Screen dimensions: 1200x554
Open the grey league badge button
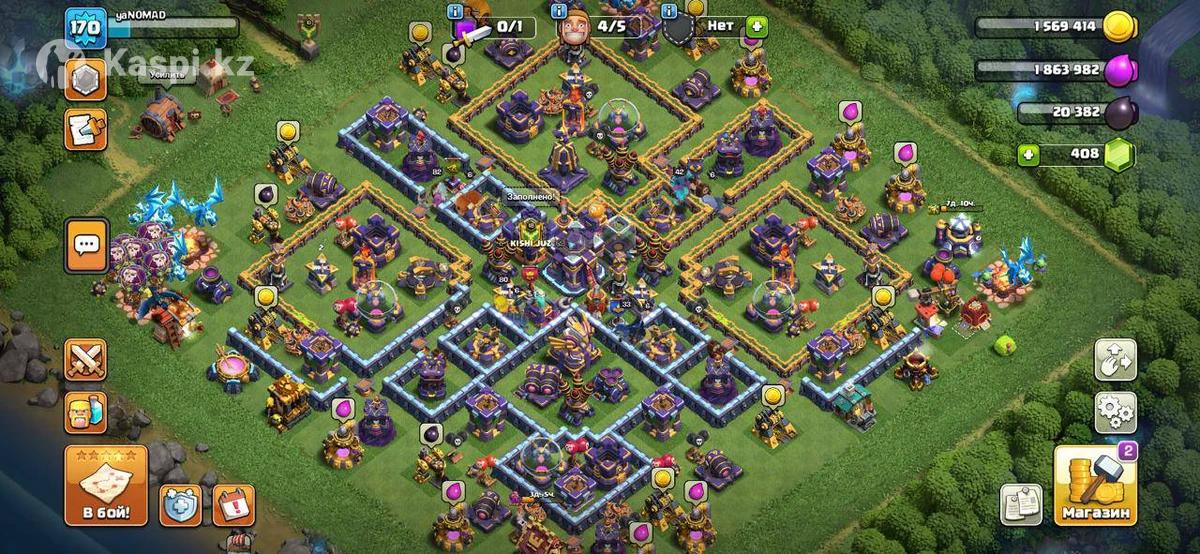(x=86, y=78)
